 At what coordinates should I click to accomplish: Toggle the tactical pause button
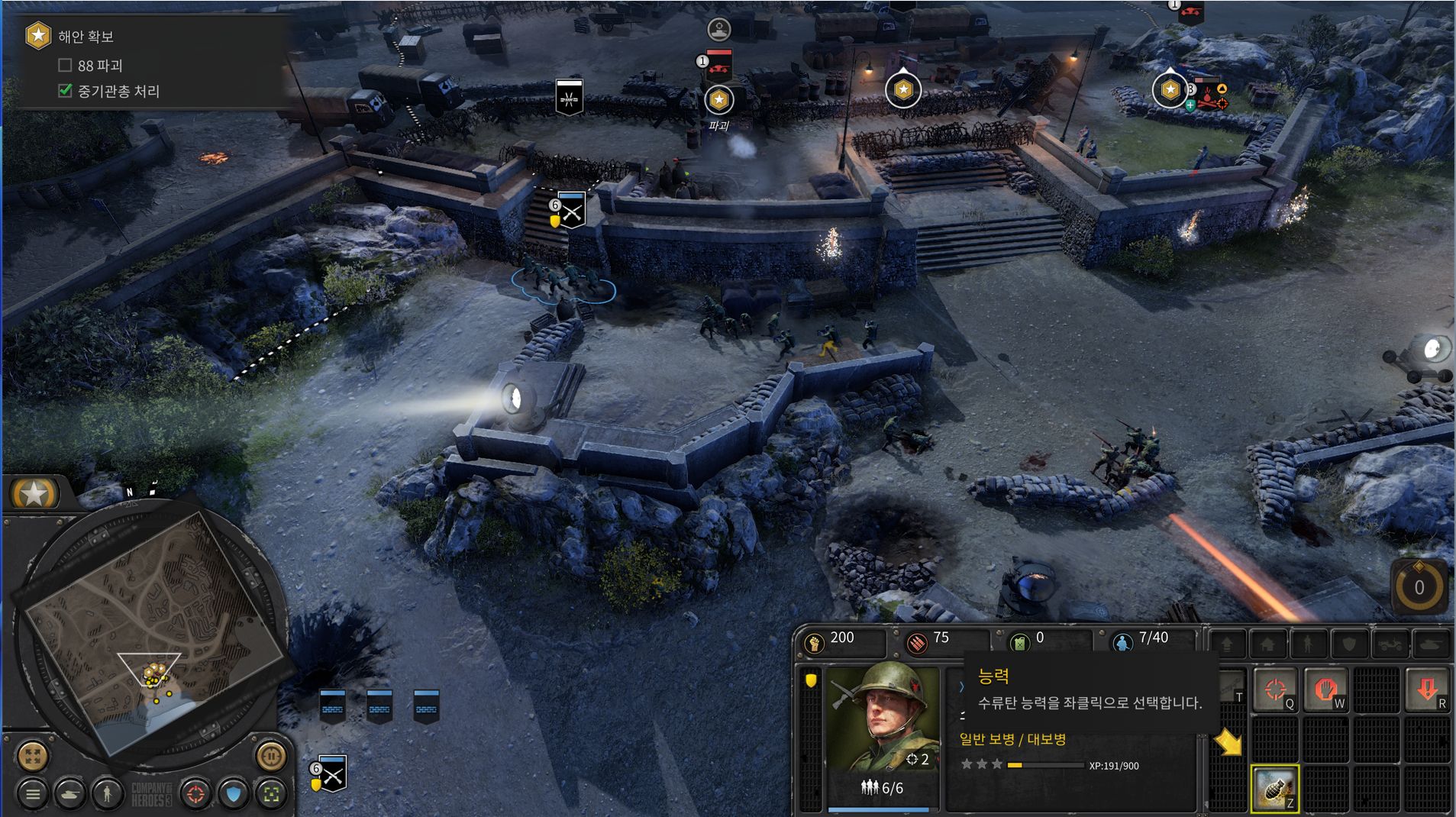click(x=270, y=756)
